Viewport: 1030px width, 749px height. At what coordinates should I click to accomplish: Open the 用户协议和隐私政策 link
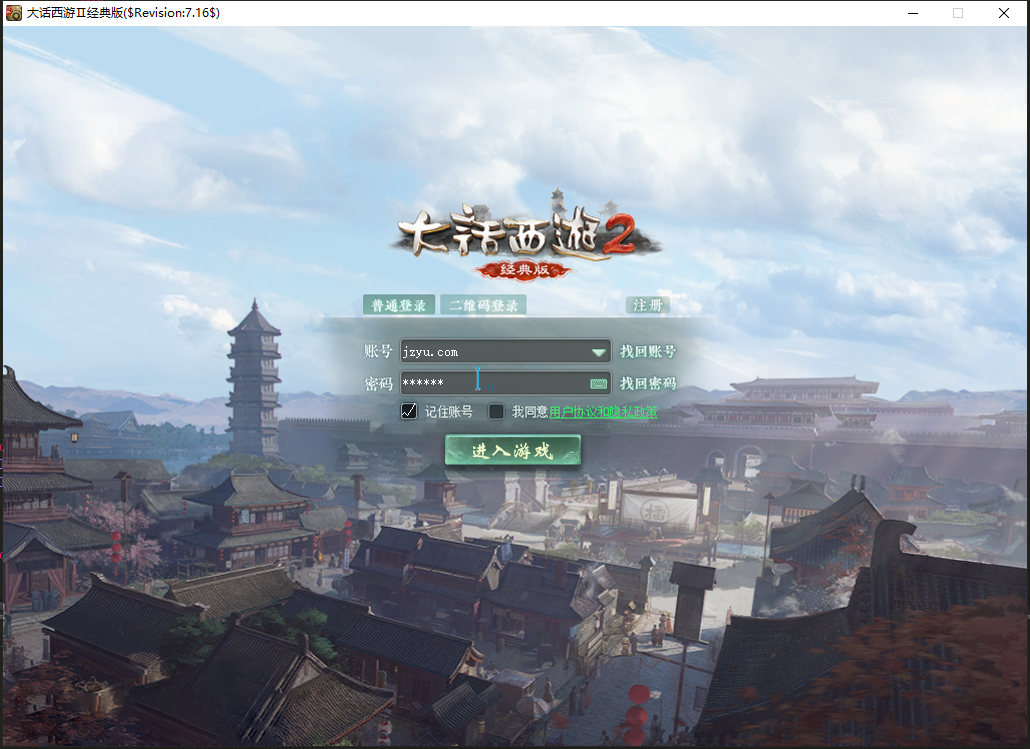[x=603, y=412]
